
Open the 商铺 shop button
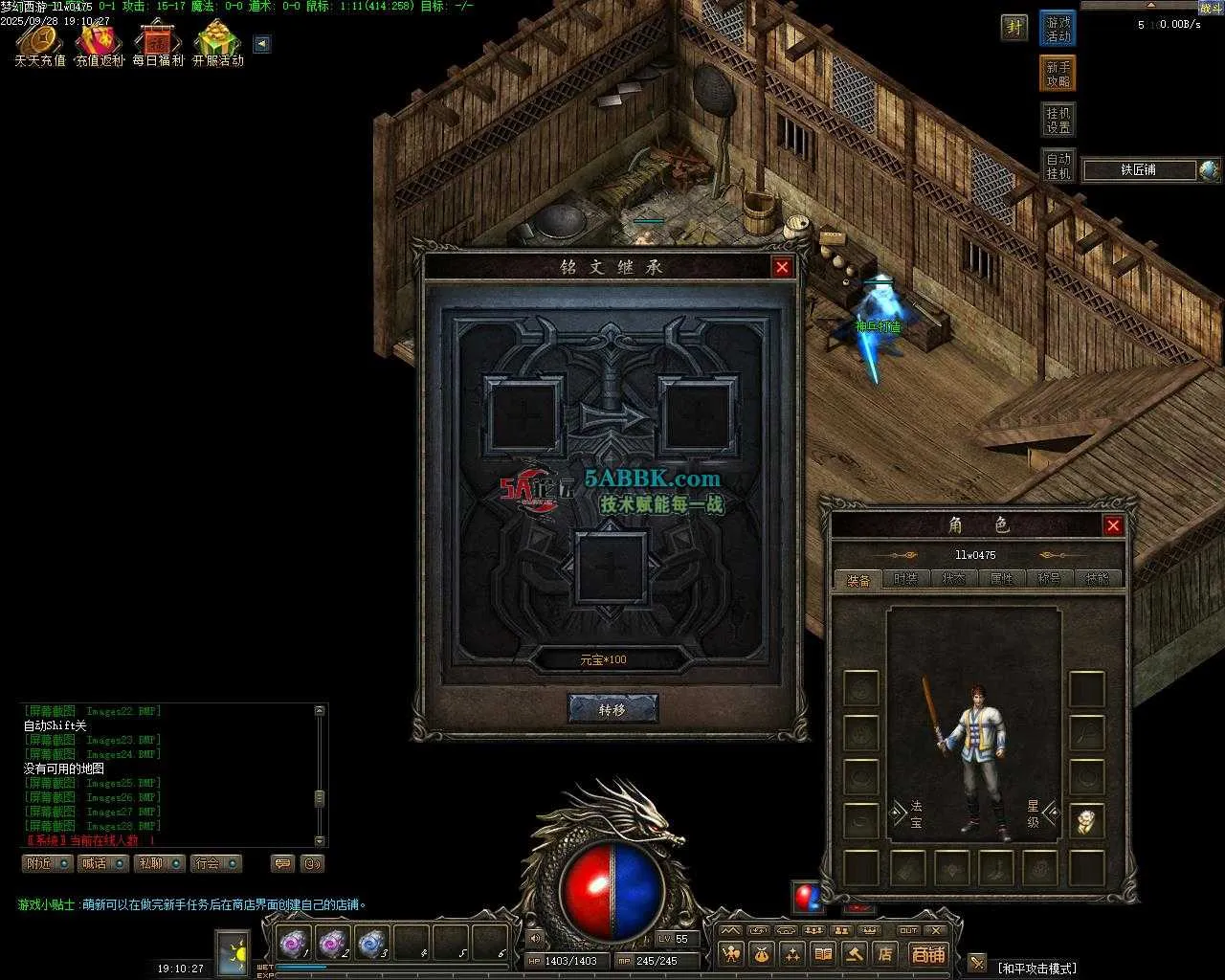pos(927,954)
